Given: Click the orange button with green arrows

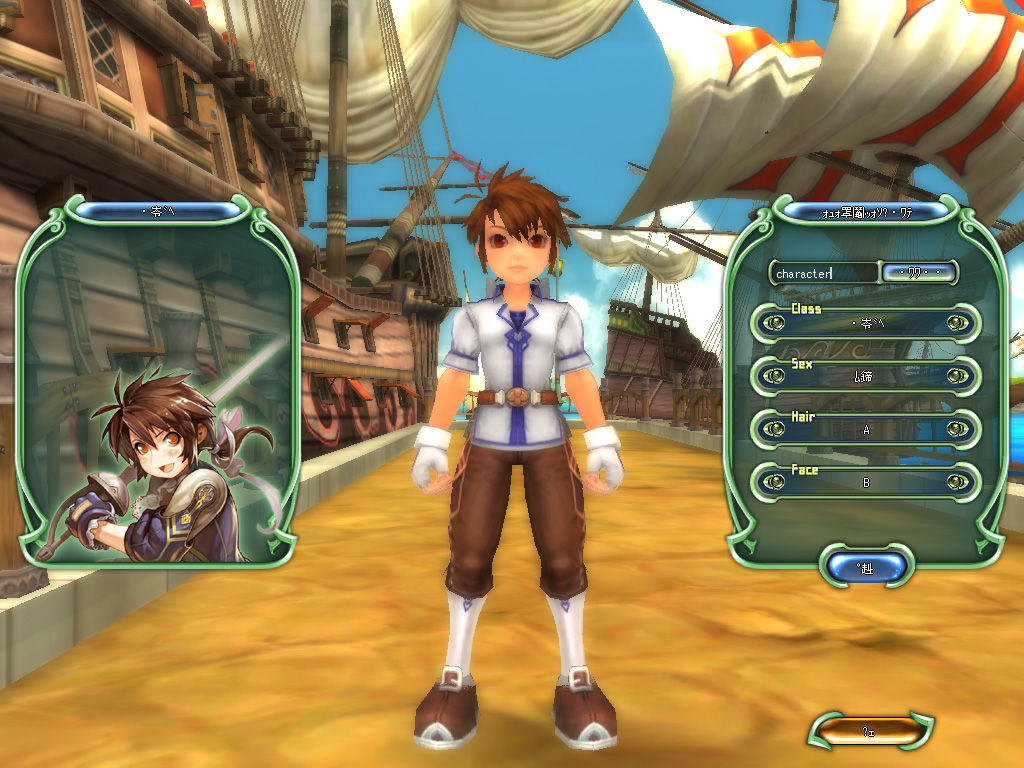Looking at the screenshot, I should [x=870, y=731].
